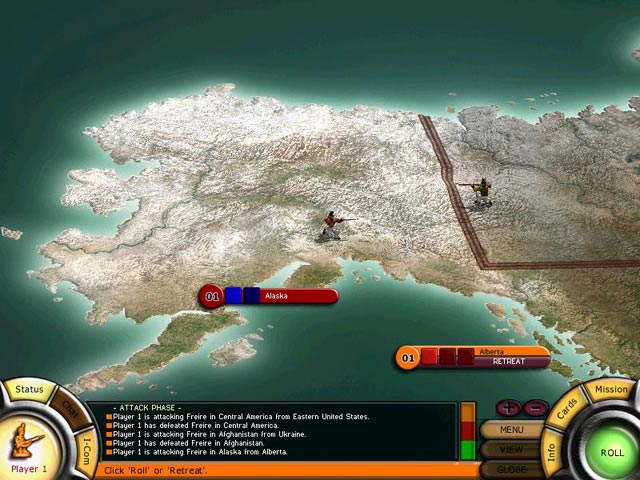The image size is (640, 480).
Task: Open the Status panel
Action: [28, 388]
